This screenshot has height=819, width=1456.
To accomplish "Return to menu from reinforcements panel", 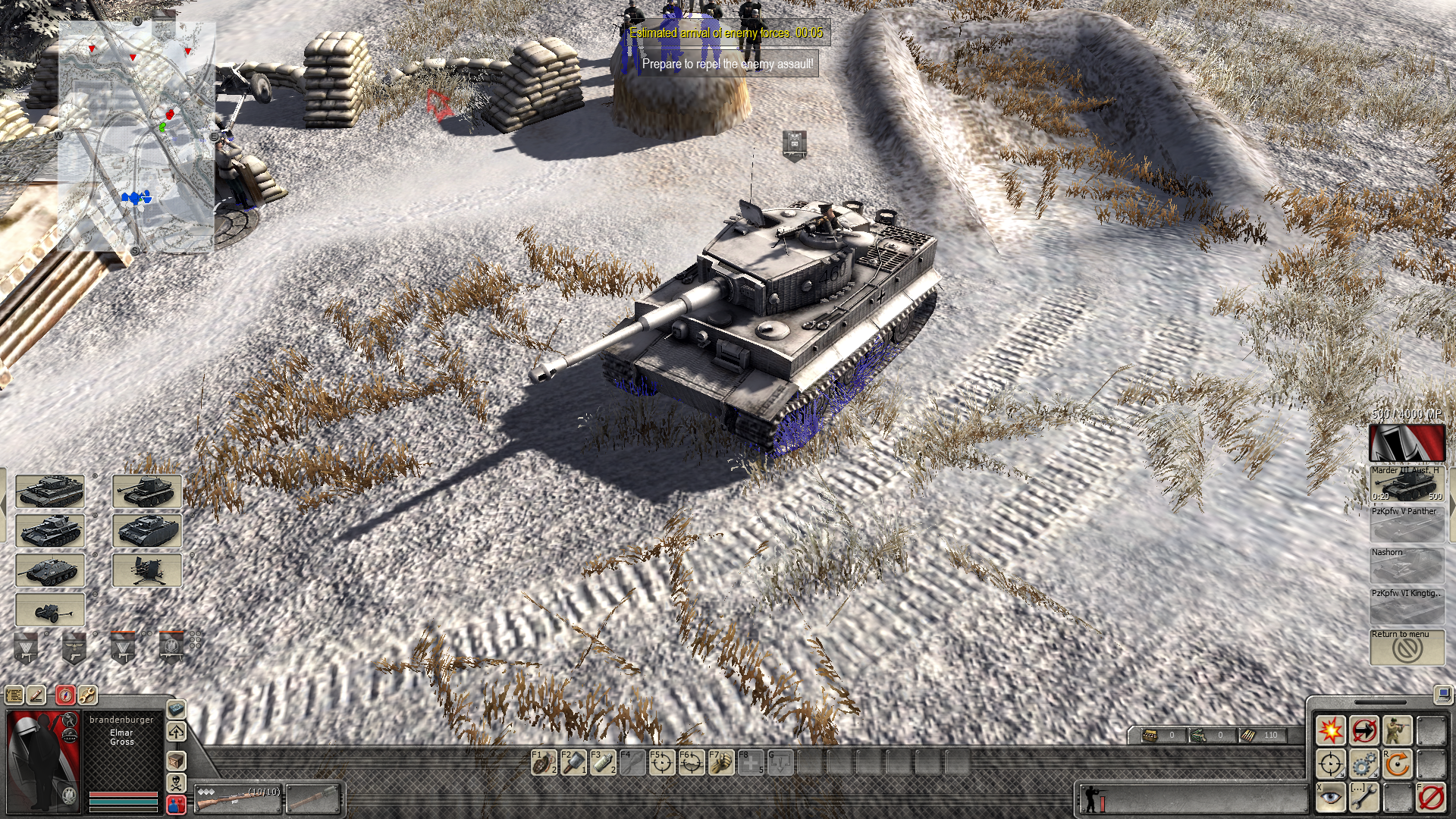I will click(x=1407, y=647).
